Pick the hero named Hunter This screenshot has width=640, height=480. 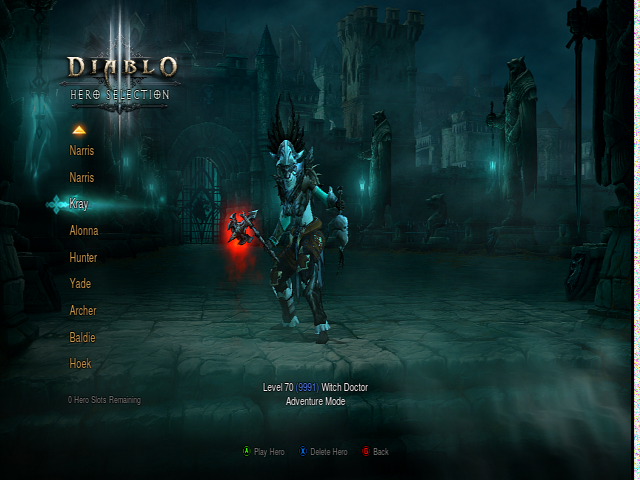pyautogui.click(x=83, y=257)
